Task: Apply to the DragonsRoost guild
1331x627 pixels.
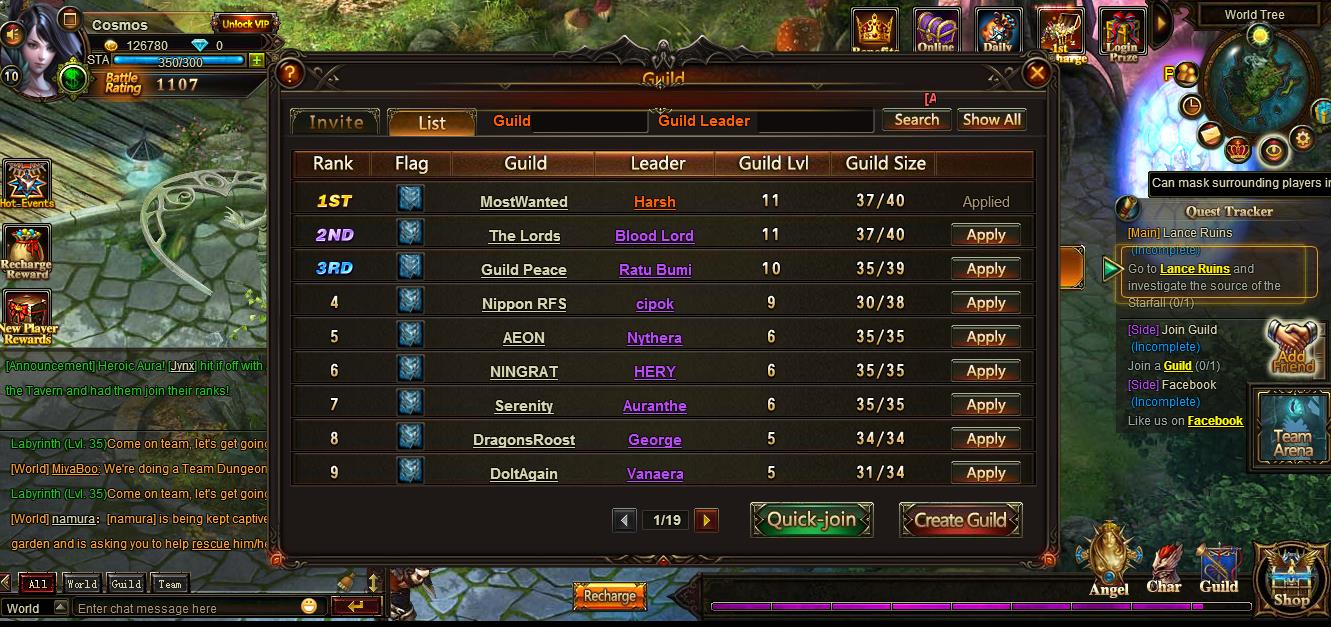Action: point(985,439)
